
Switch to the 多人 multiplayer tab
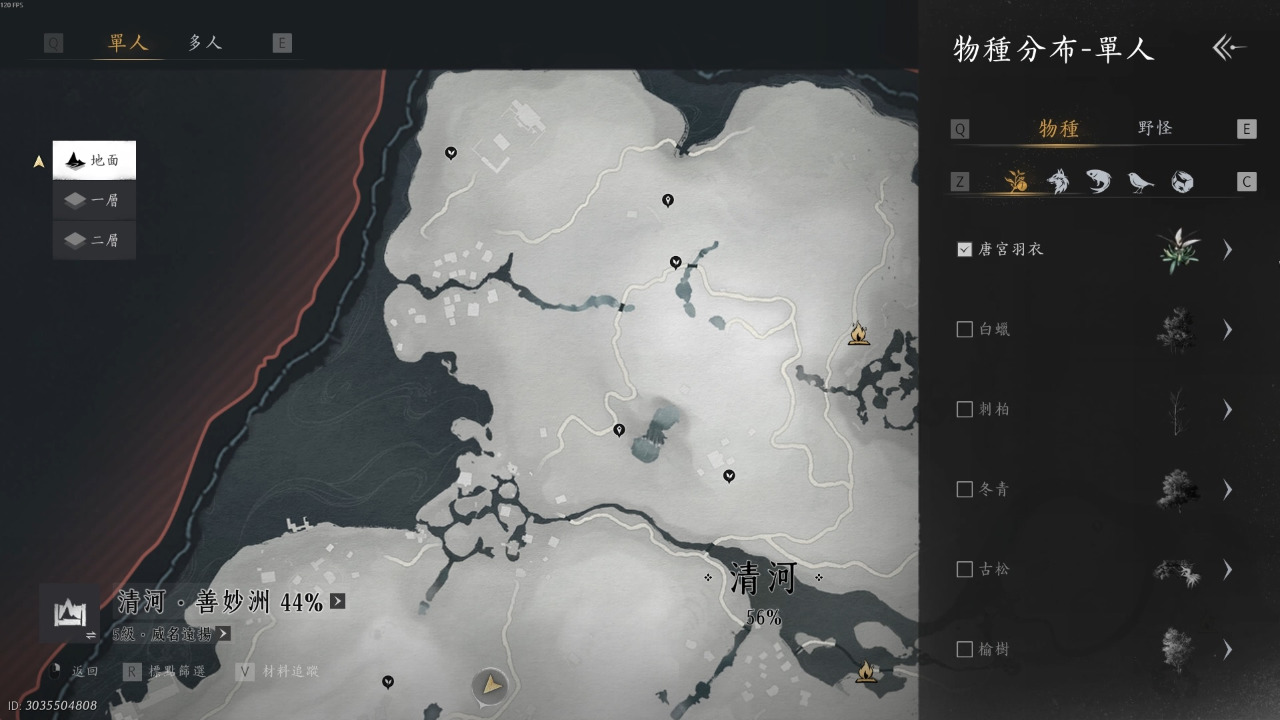[205, 43]
